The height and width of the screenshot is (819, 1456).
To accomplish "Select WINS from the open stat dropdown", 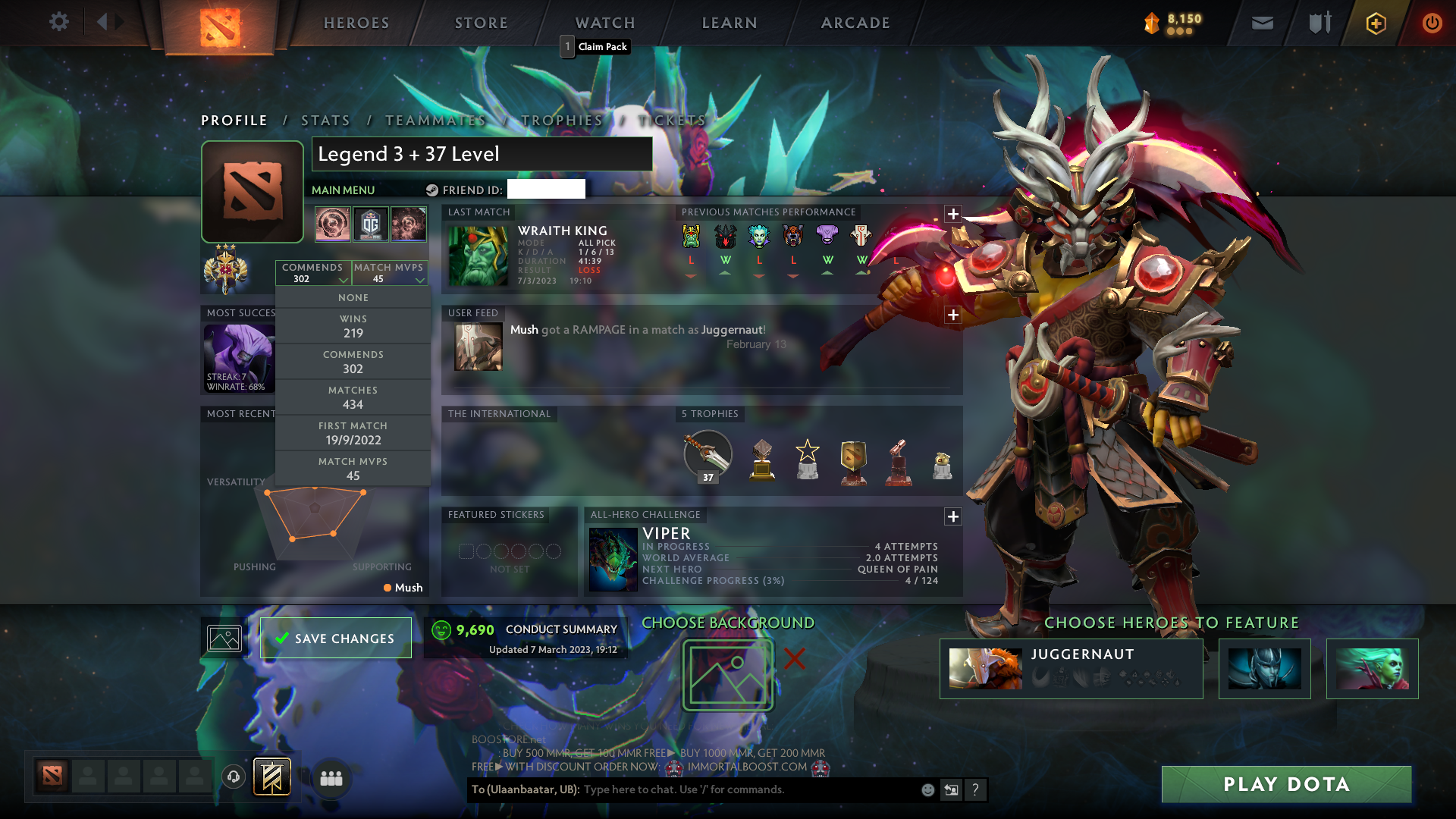I will (353, 326).
